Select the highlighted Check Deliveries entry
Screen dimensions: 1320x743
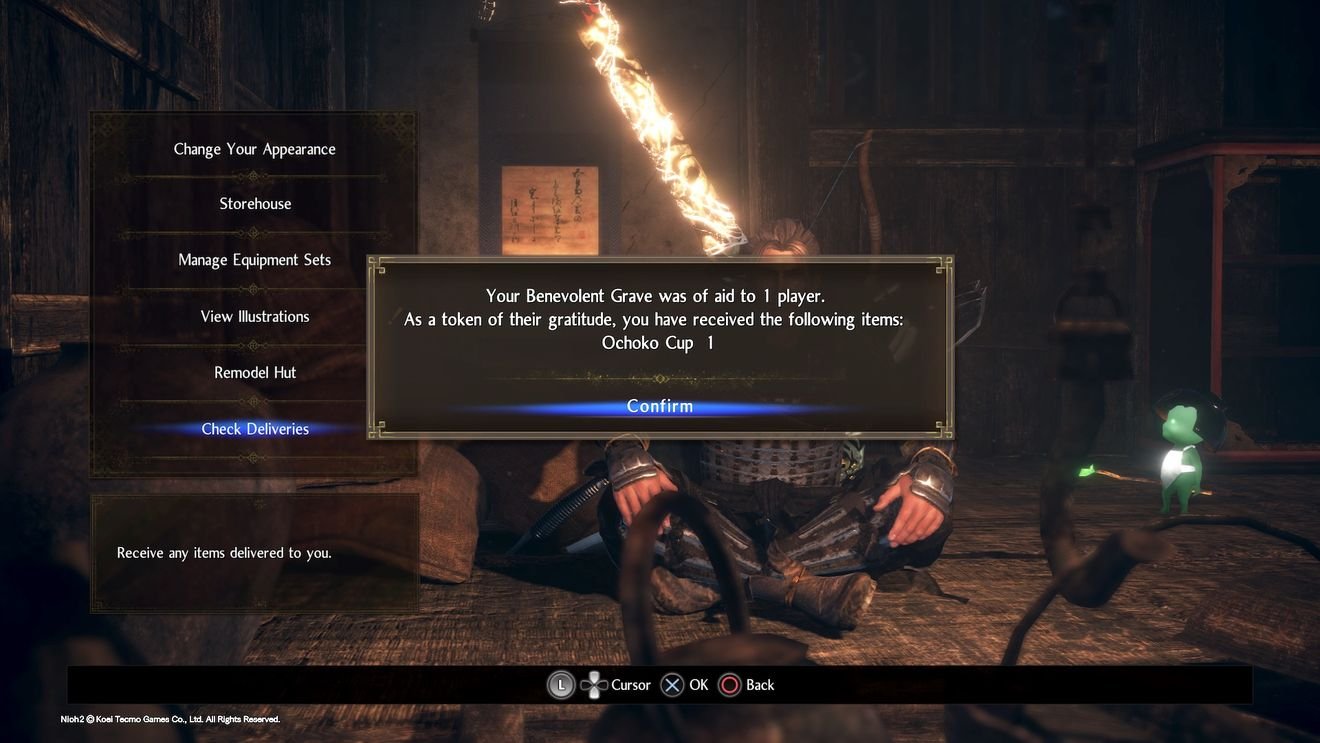(254, 428)
